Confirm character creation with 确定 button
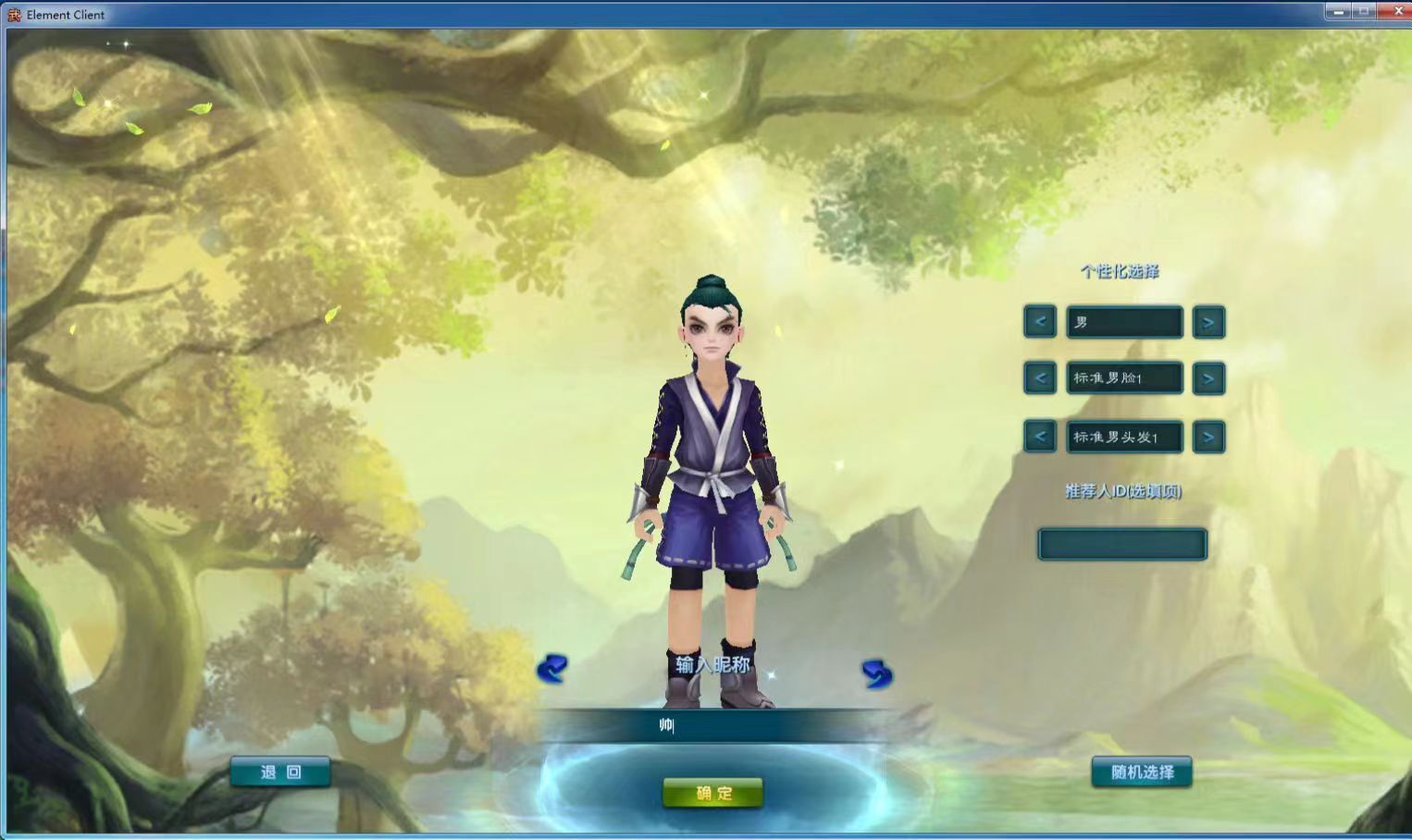 pyautogui.click(x=712, y=793)
